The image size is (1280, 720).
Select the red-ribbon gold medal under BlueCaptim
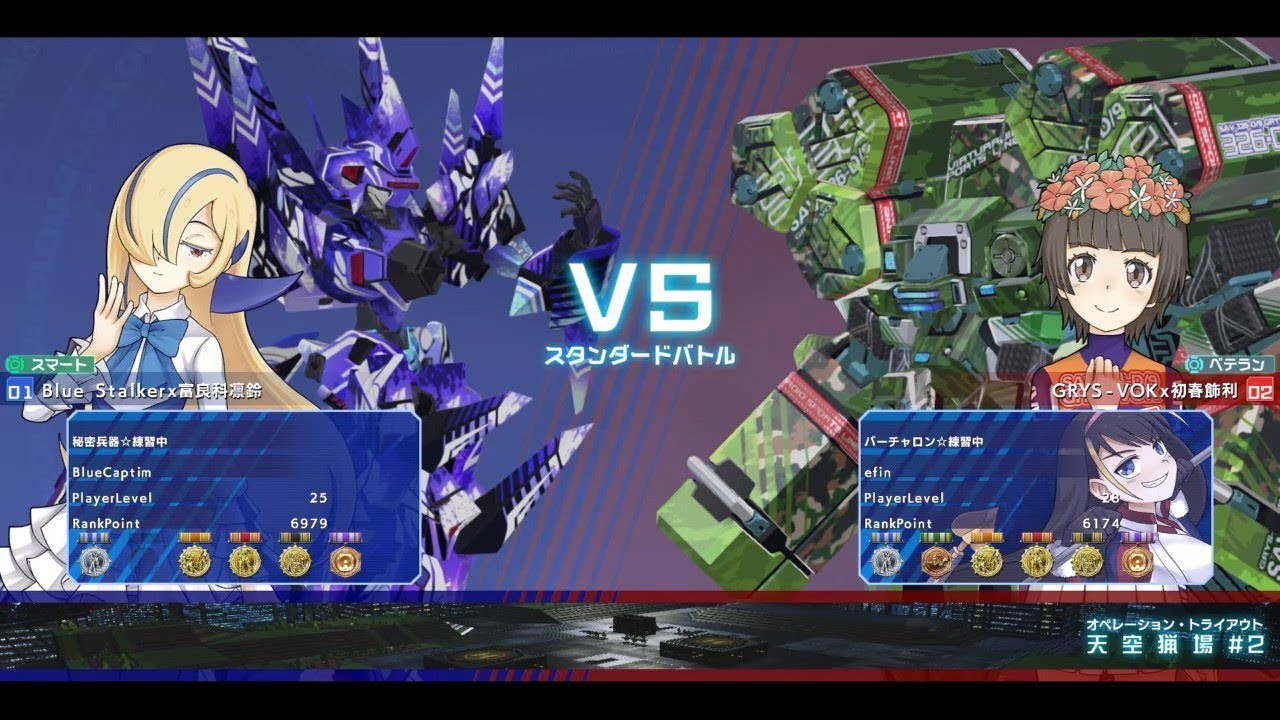click(245, 560)
